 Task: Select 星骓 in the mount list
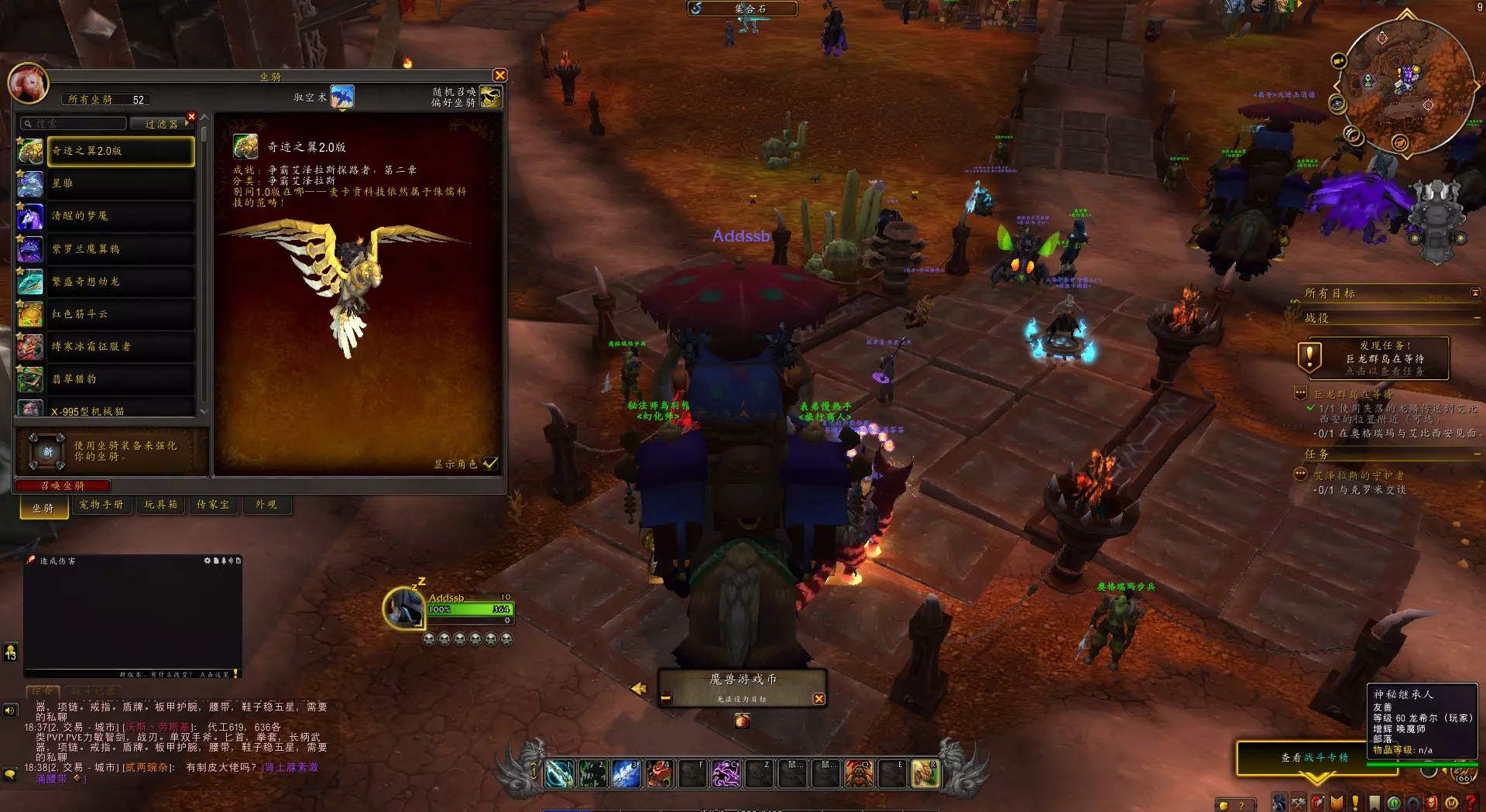(x=120, y=183)
